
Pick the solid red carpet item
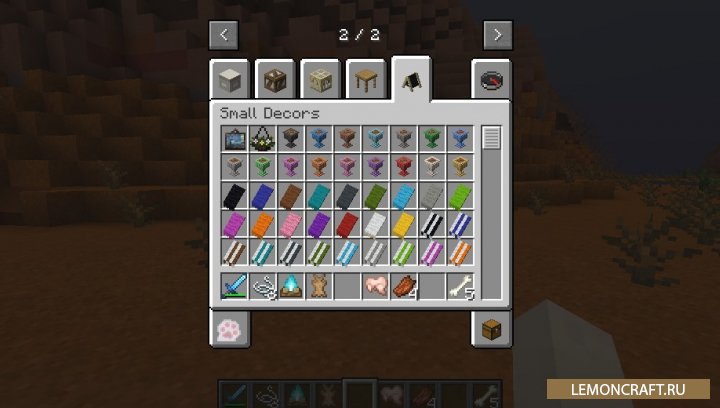[x=345, y=223]
